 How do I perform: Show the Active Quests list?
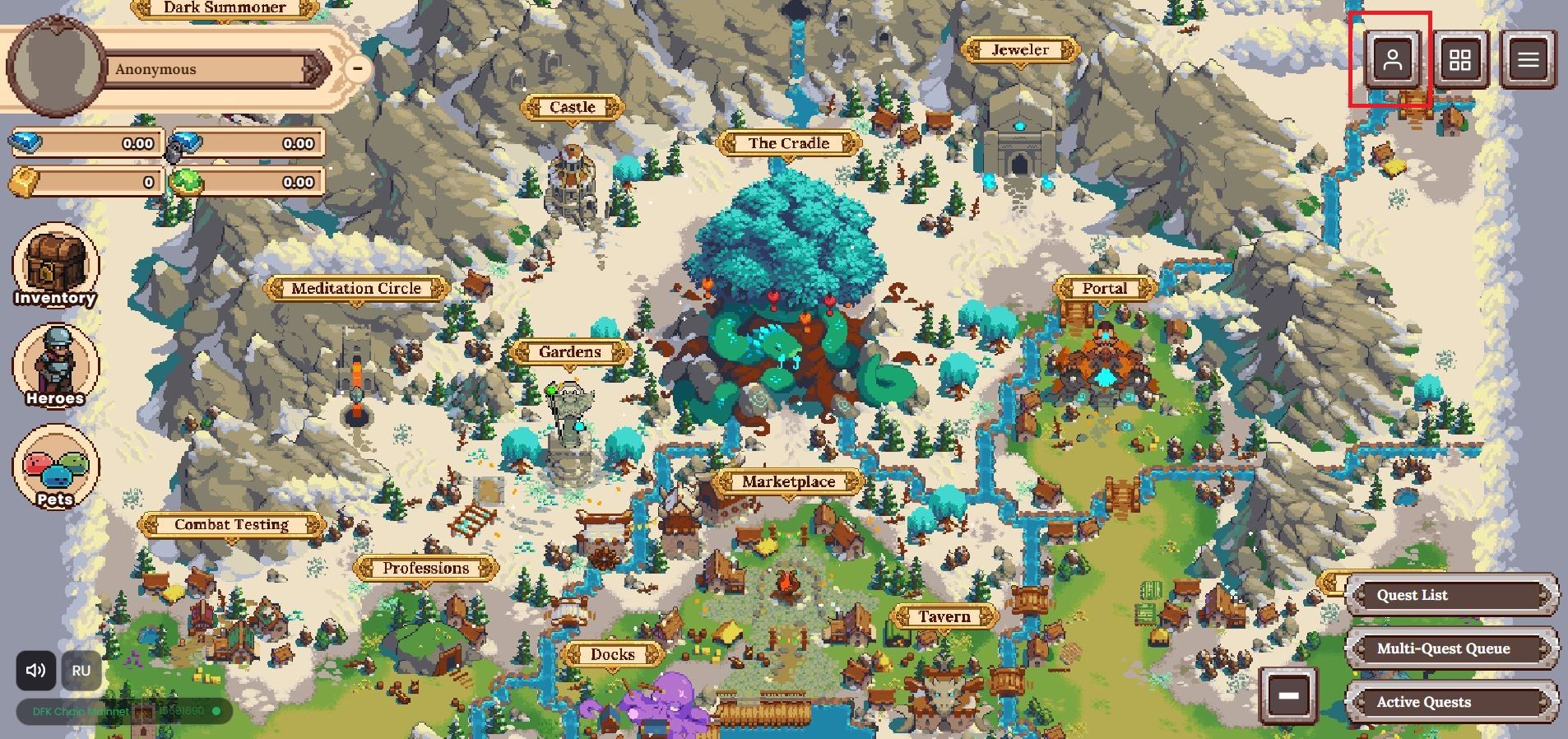click(1452, 702)
